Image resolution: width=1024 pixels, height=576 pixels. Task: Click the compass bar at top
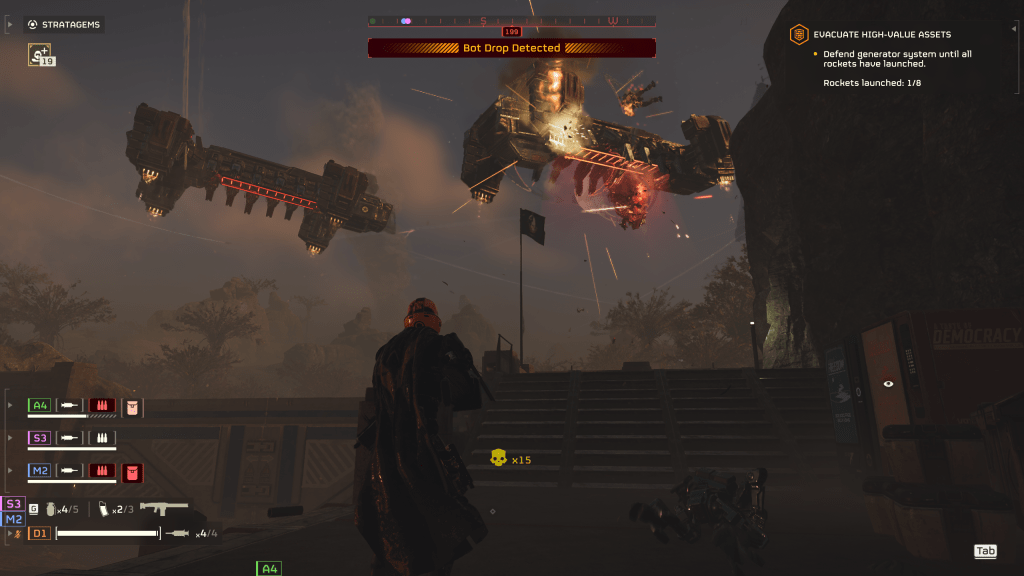click(x=511, y=20)
